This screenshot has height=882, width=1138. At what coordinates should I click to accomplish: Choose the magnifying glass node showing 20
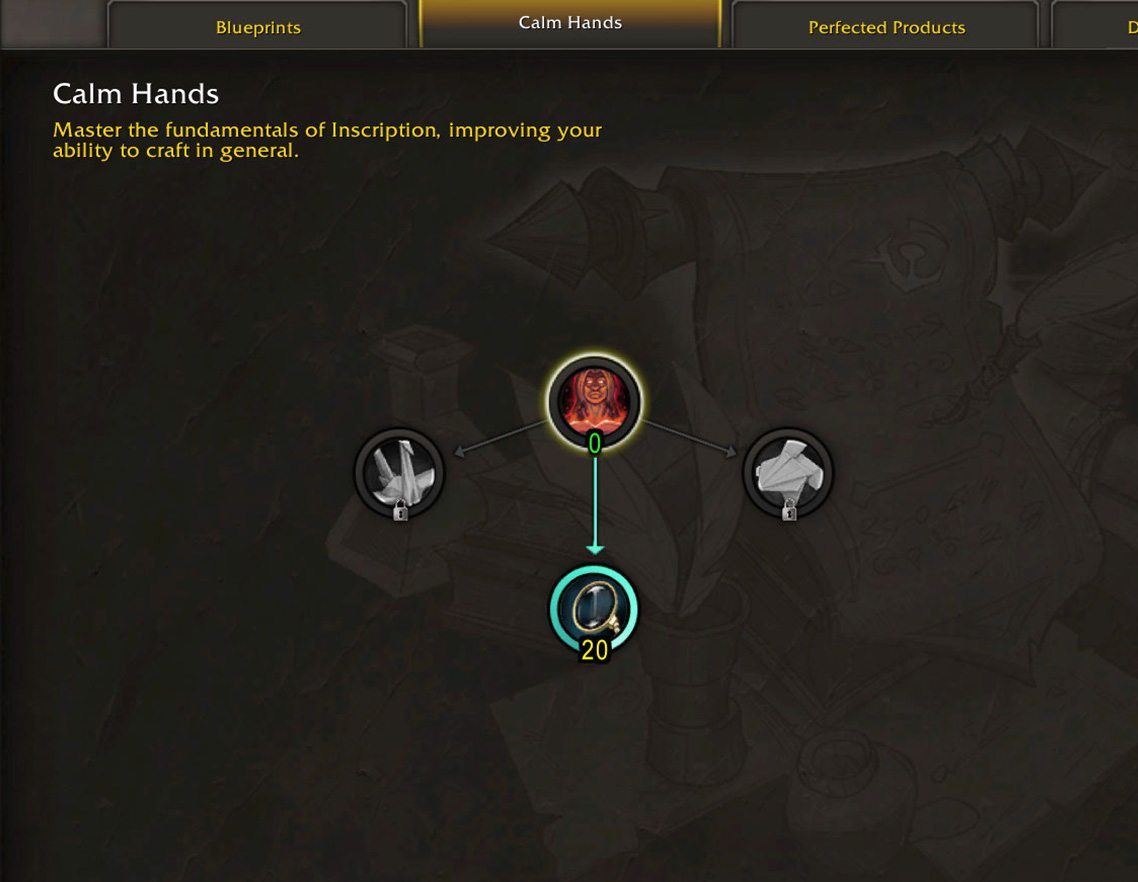594,609
